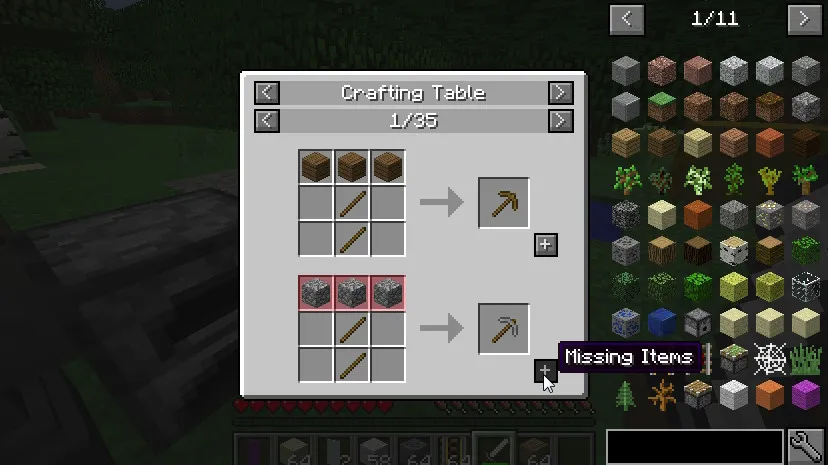Switch to the next recipe category
Viewport: 828px width, 465px height.
(560, 93)
